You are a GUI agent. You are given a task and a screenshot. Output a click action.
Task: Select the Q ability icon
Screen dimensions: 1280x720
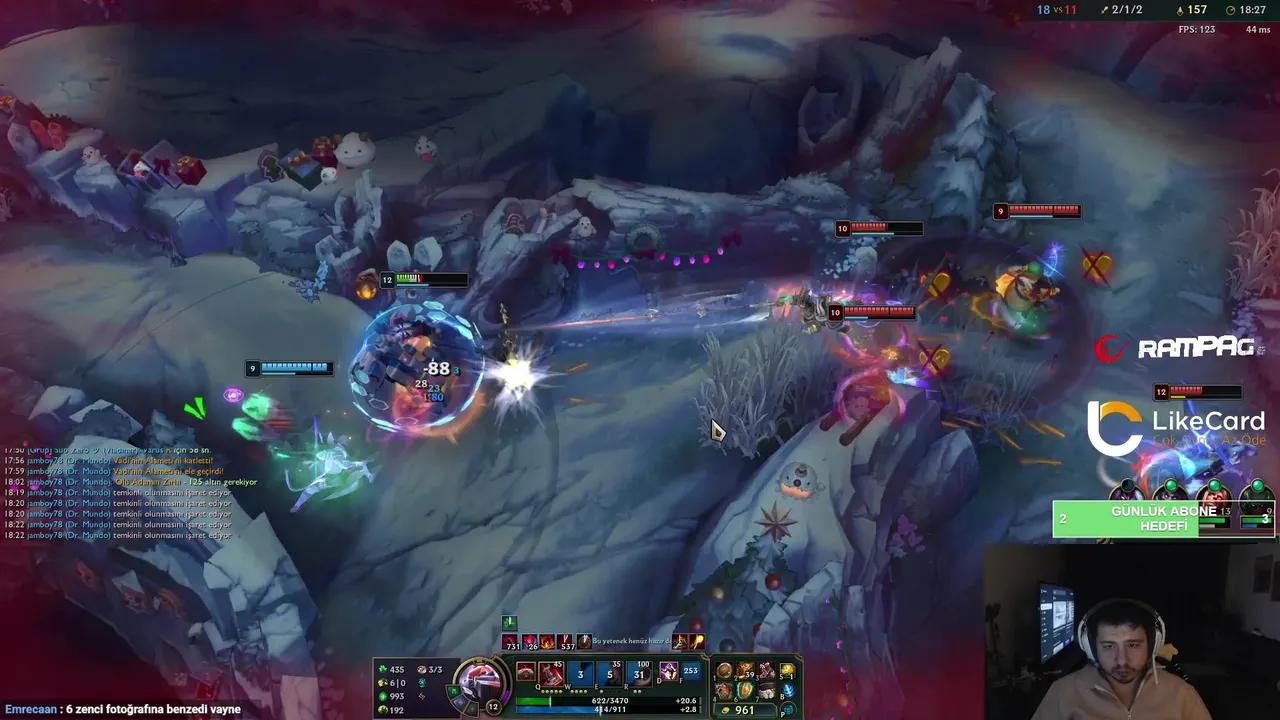pos(549,672)
